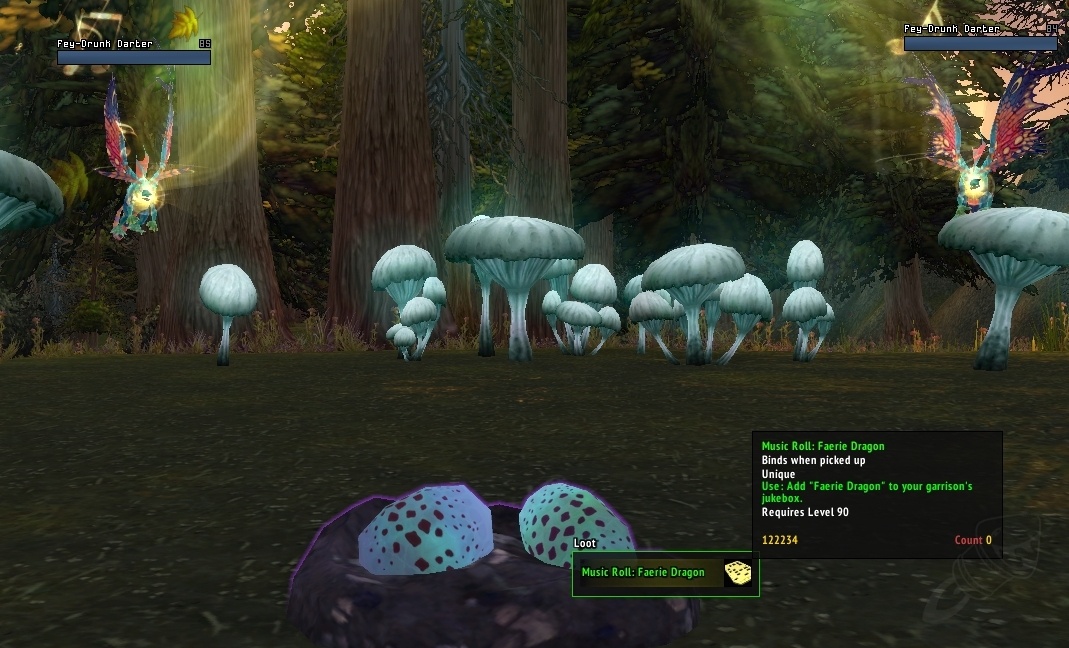
Task: Click the yellow dice music roll icon
Action: coord(738,573)
